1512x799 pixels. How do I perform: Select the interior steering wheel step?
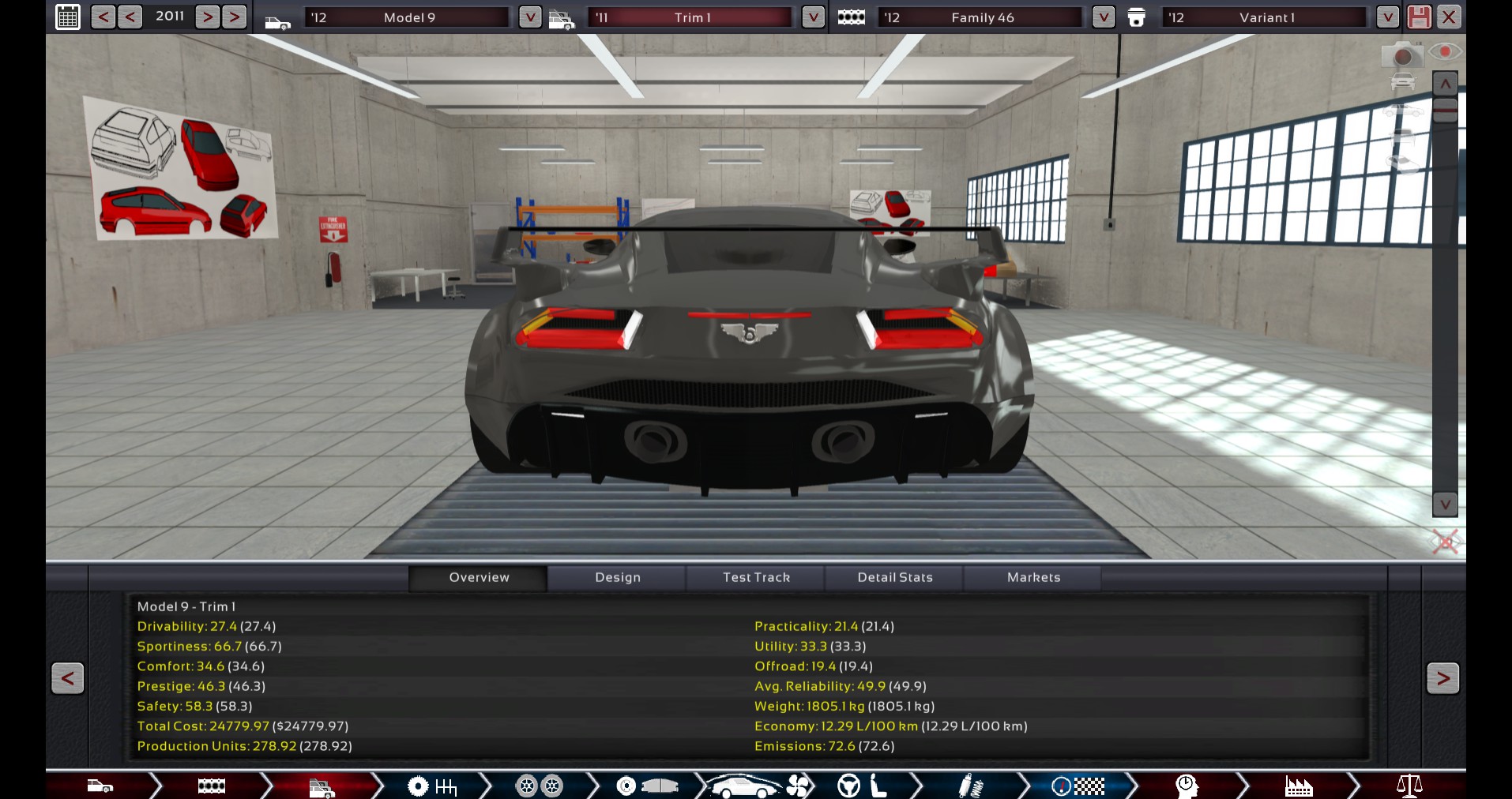point(849,786)
